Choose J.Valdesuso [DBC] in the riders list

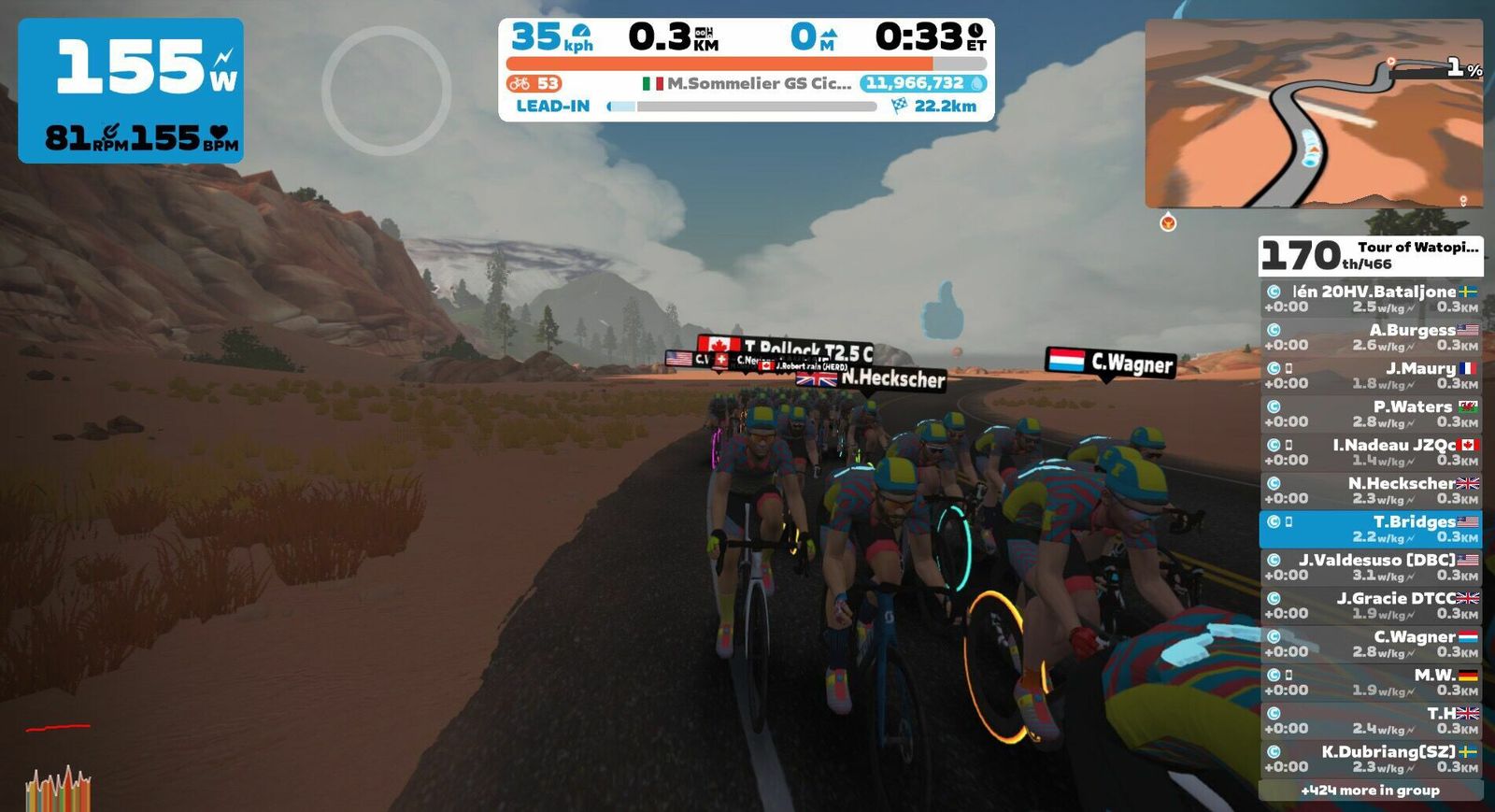click(x=1371, y=567)
